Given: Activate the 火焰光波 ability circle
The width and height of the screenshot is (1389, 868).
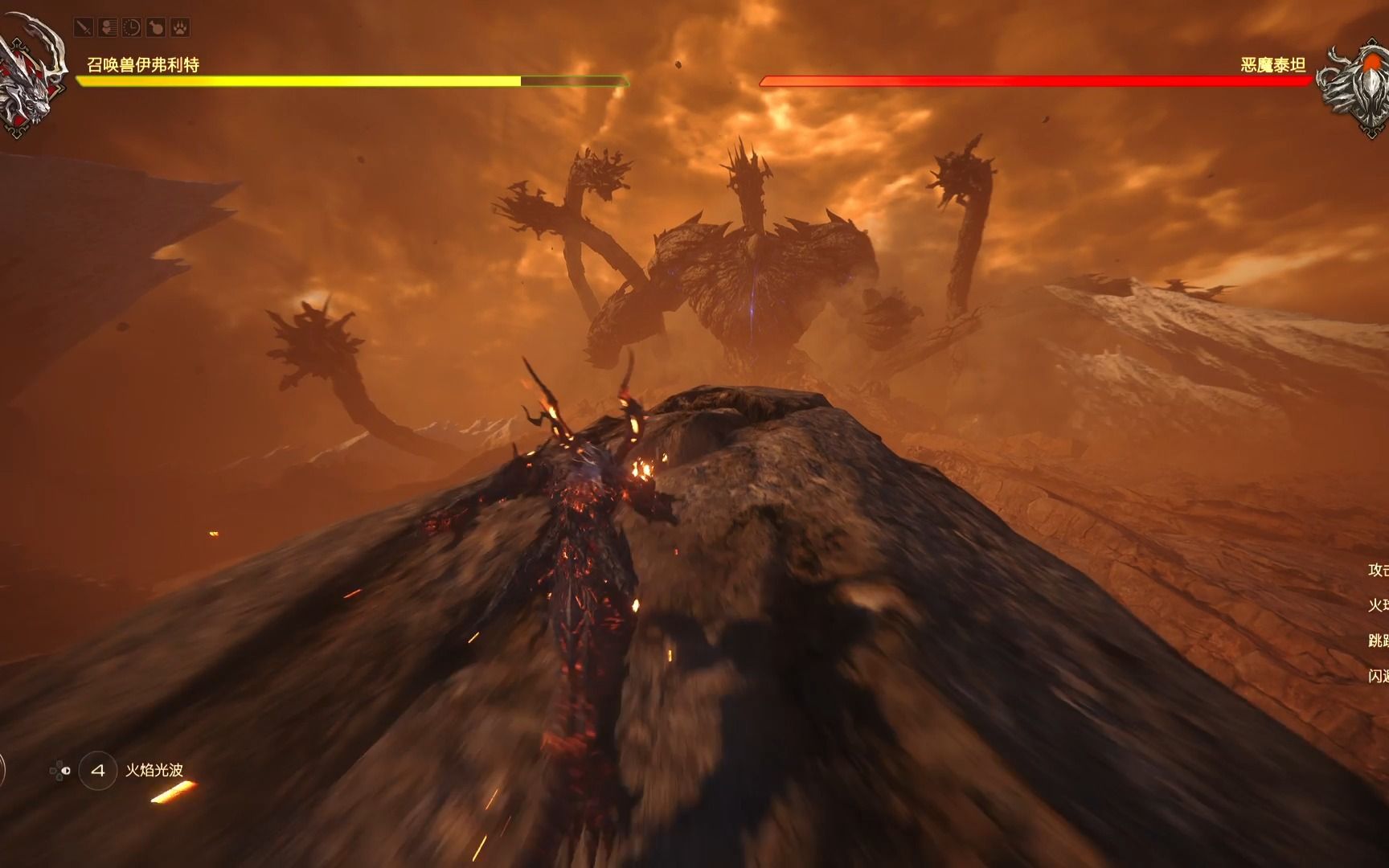Looking at the screenshot, I should pyautogui.click(x=98, y=771).
